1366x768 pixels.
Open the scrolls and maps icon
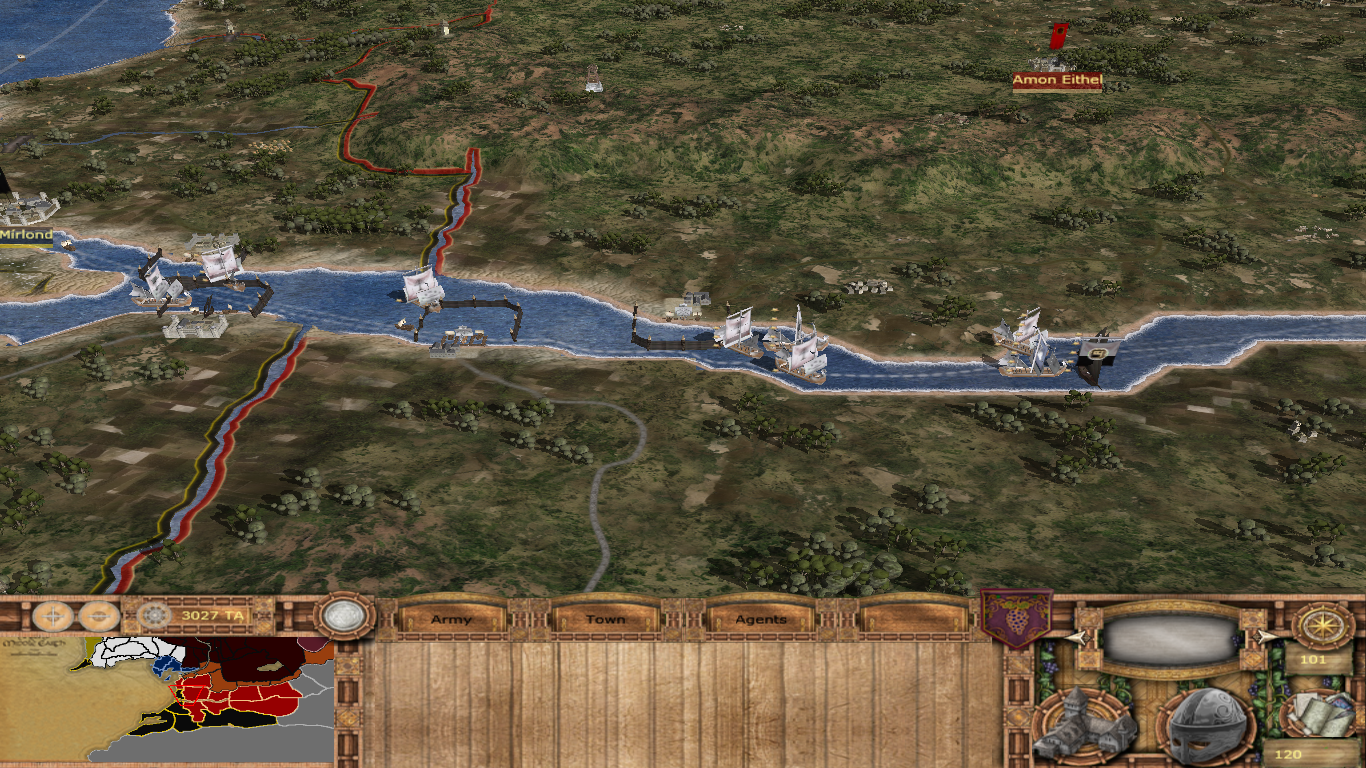click(x=1320, y=714)
